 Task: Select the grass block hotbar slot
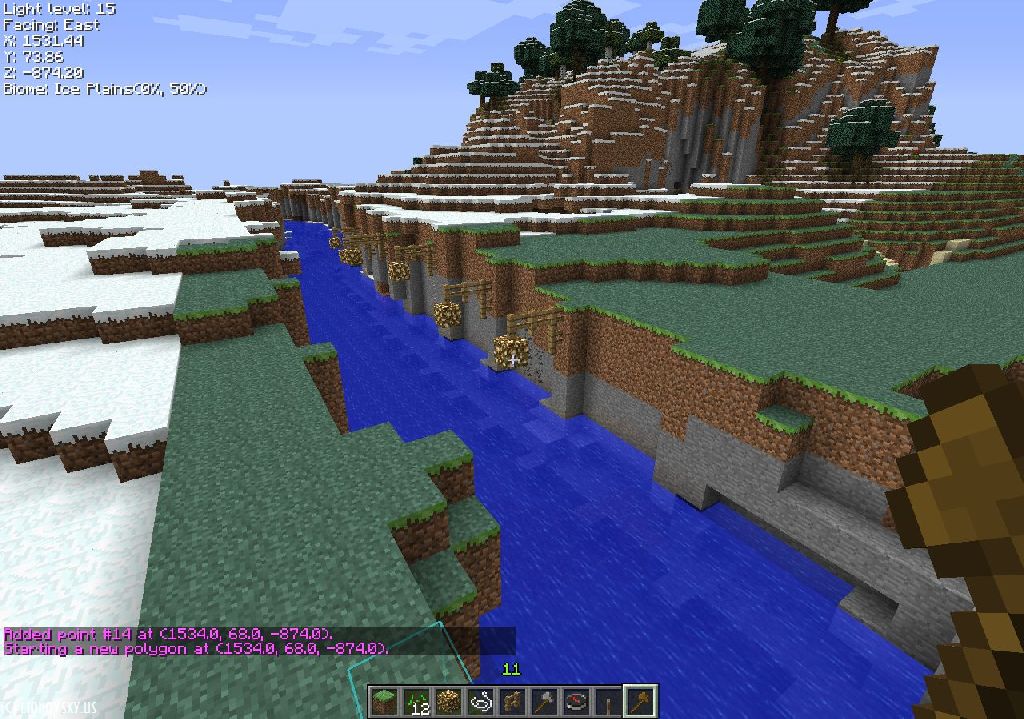(x=384, y=702)
